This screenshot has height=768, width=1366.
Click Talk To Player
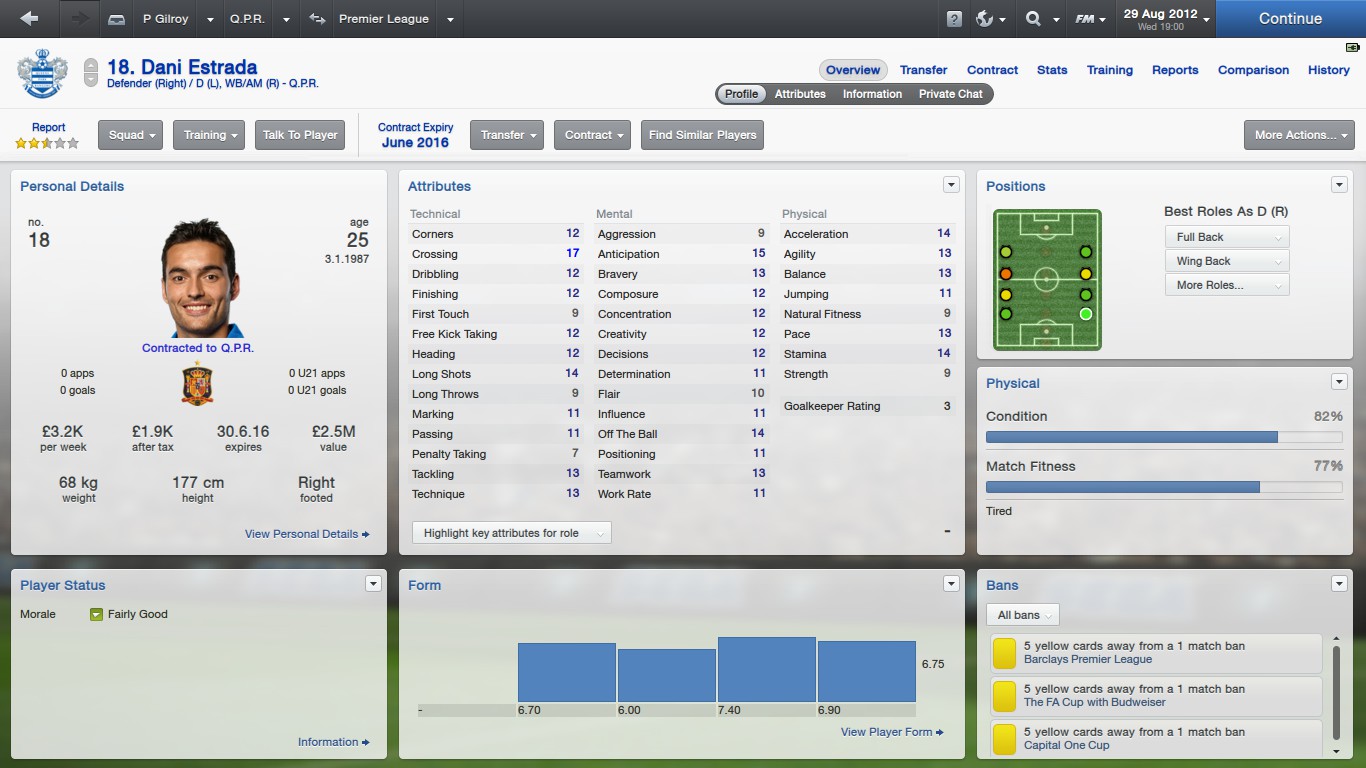tap(300, 135)
